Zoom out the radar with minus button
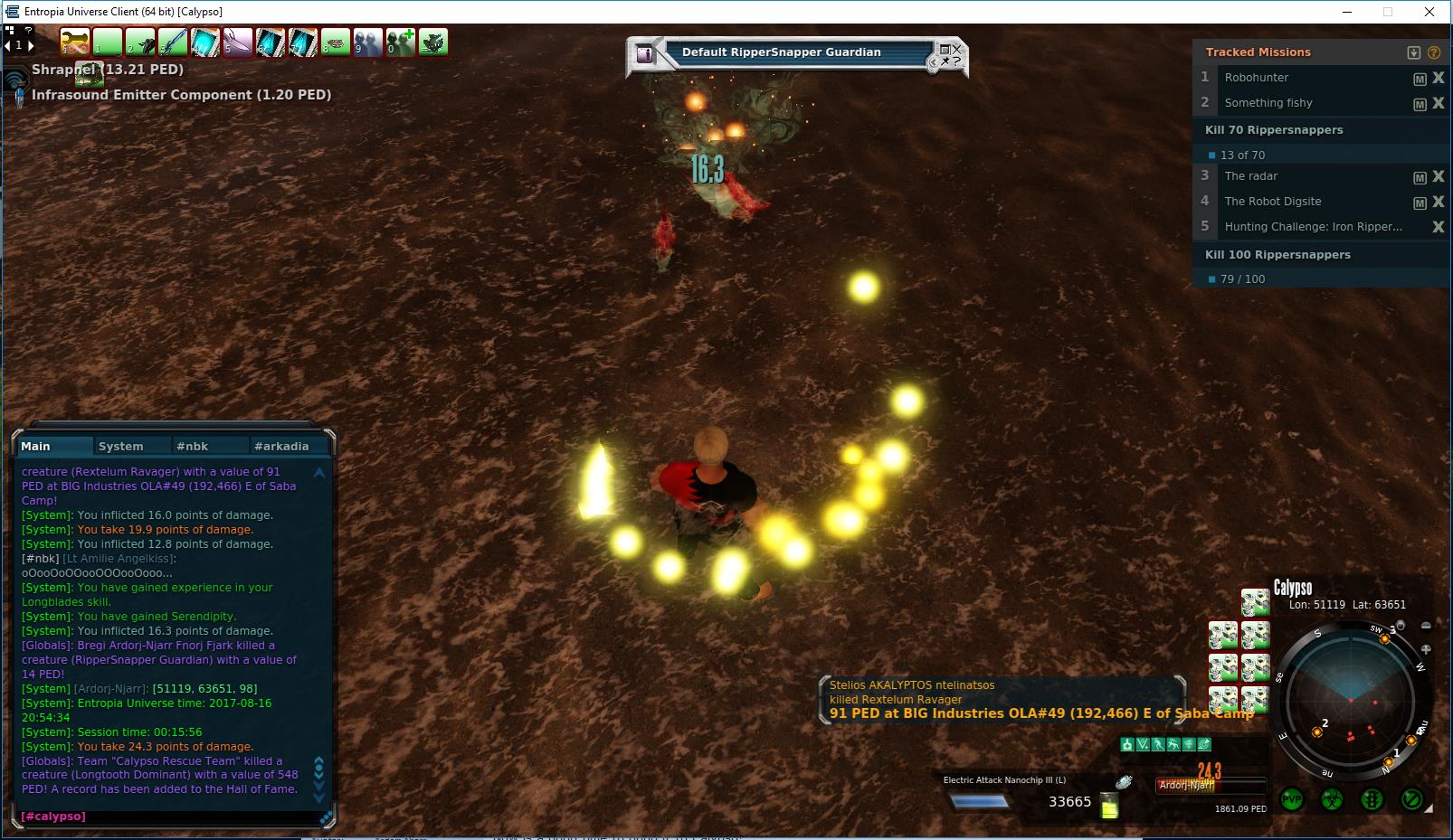The height and width of the screenshot is (840, 1453). pyautogui.click(x=1426, y=626)
